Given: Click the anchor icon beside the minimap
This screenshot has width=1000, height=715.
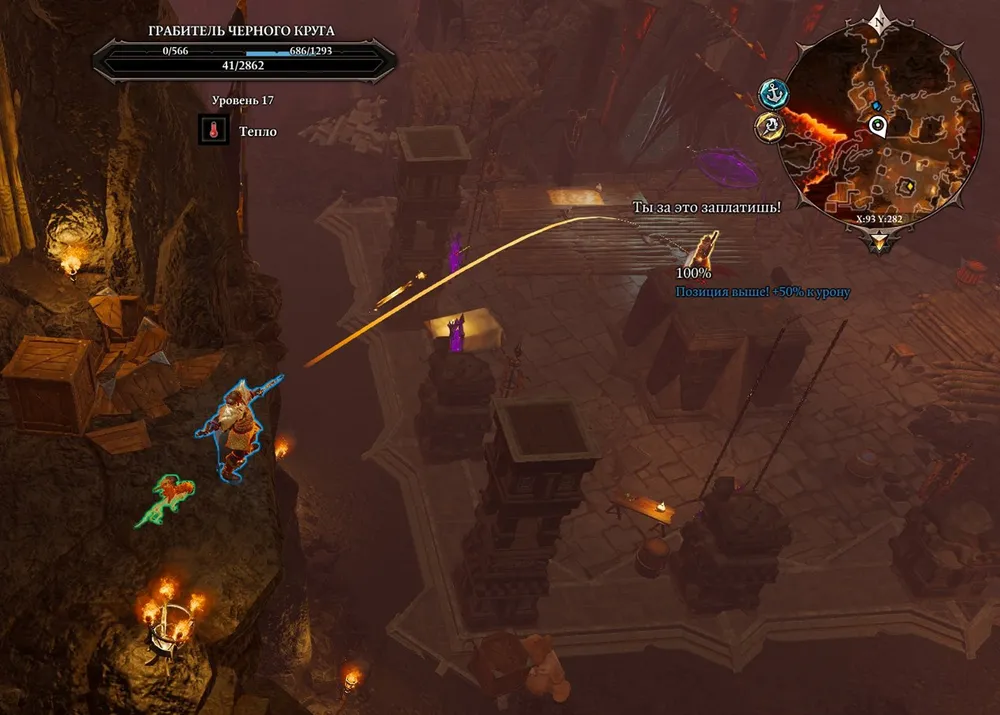Looking at the screenshot, I should coord(773,94).
